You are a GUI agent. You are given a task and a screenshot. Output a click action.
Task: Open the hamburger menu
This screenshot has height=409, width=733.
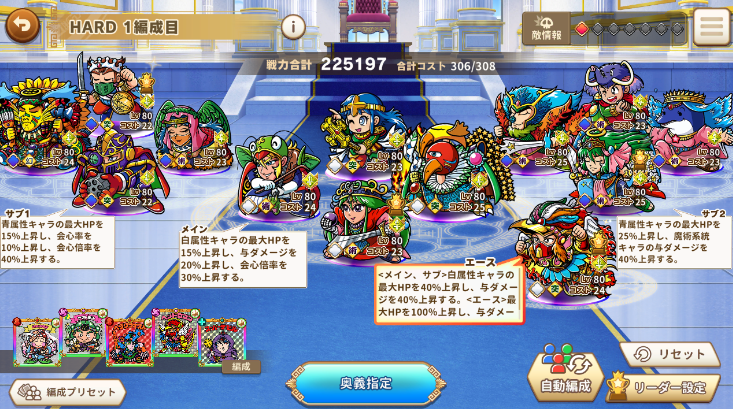click(711, 27)
